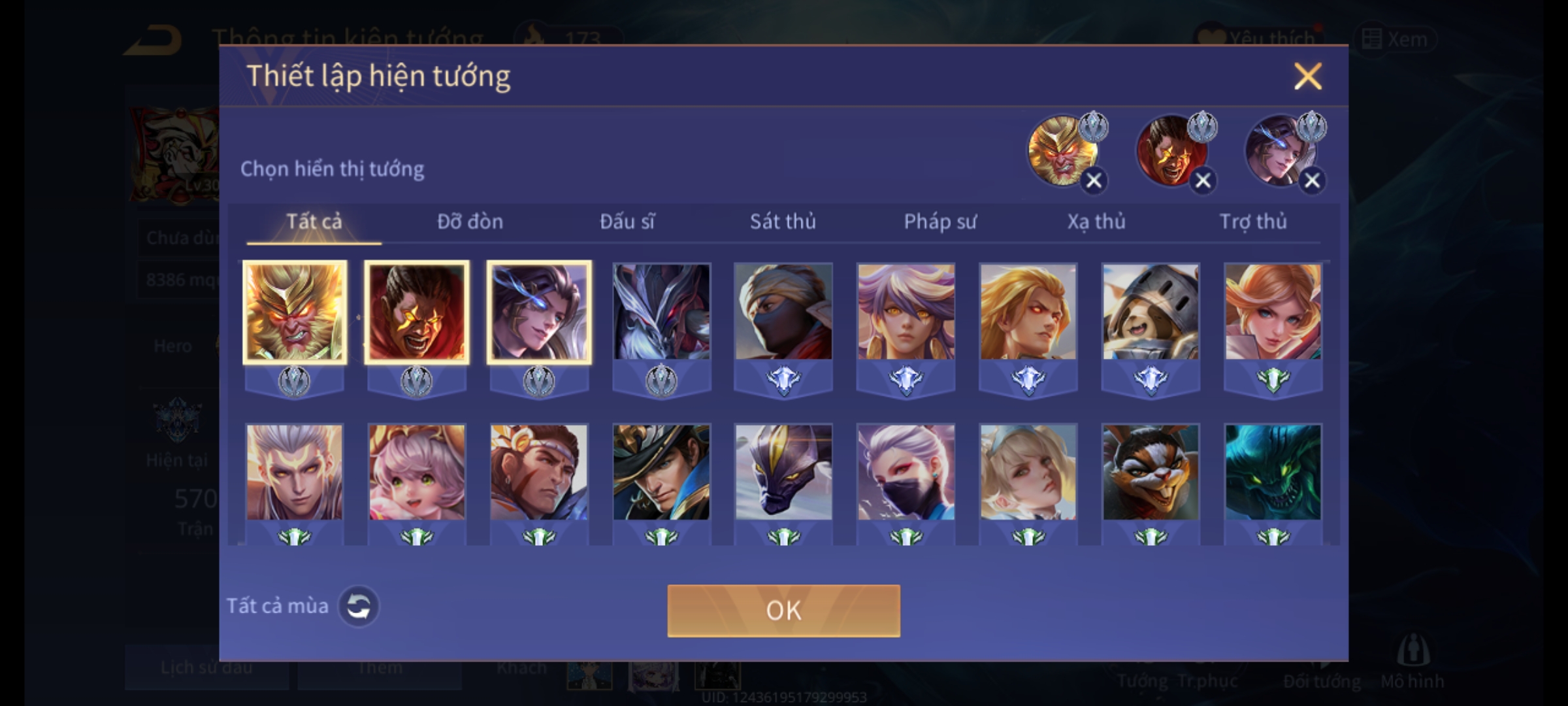
Task: Select the Xạ thủ tab
Action: click(x=1096, y=222)
